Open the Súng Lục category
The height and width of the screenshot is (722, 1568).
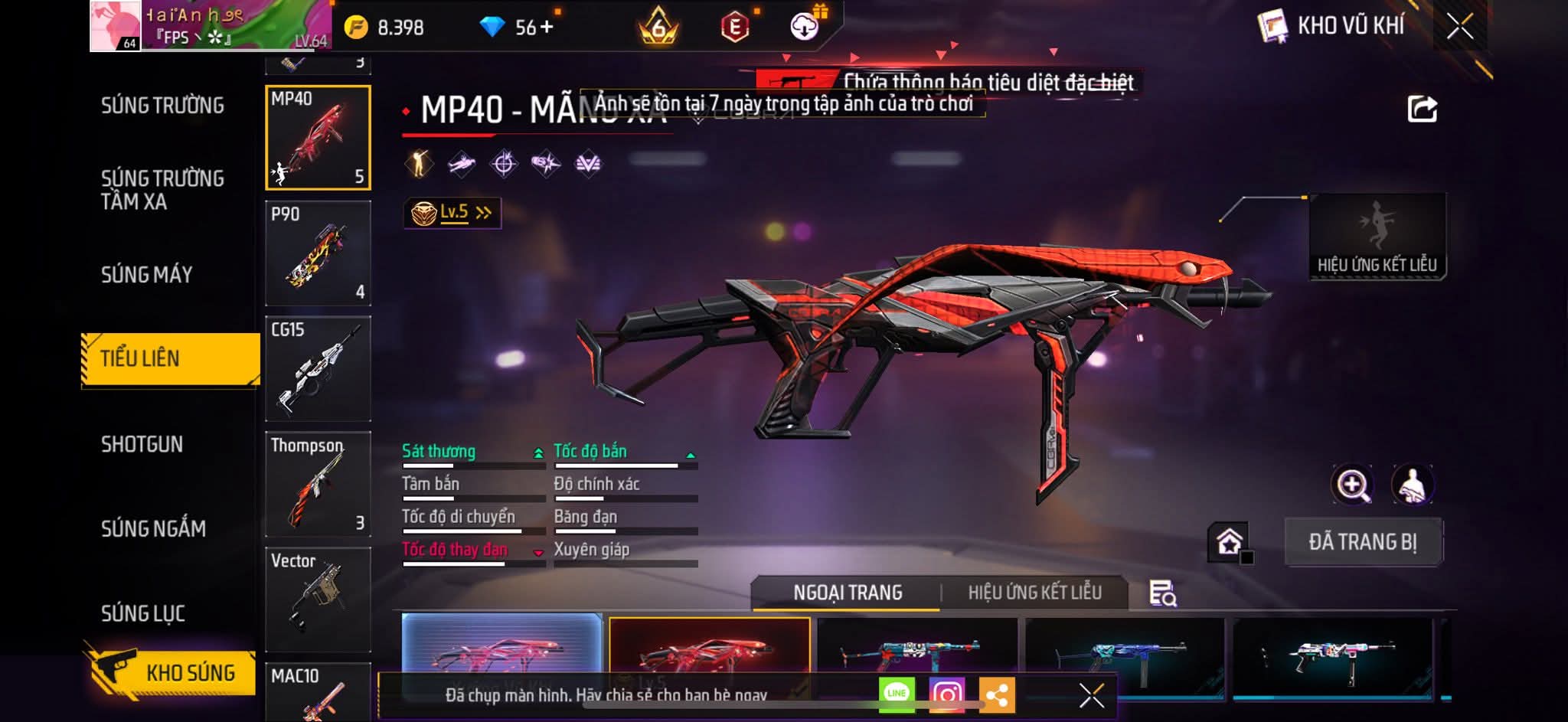pos(143,613)
